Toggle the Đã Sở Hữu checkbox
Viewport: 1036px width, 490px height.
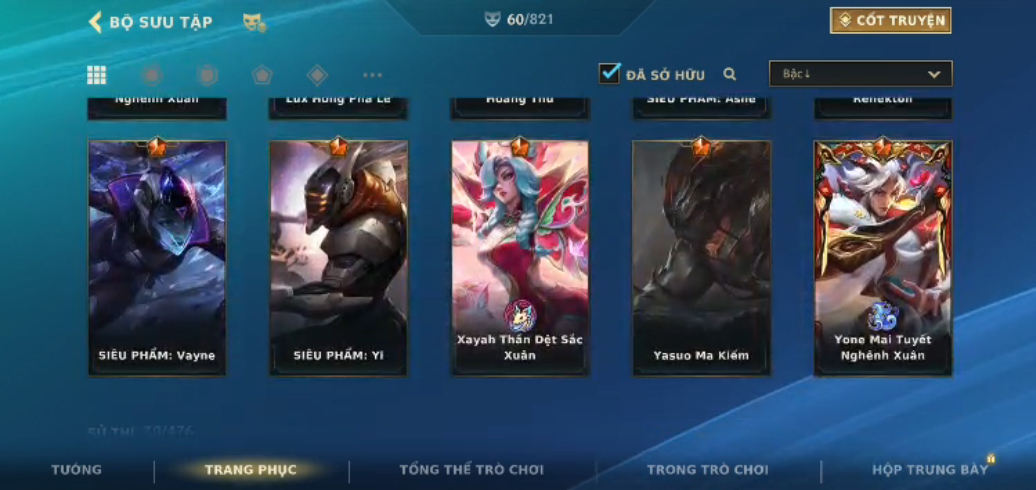pos(609,74)
